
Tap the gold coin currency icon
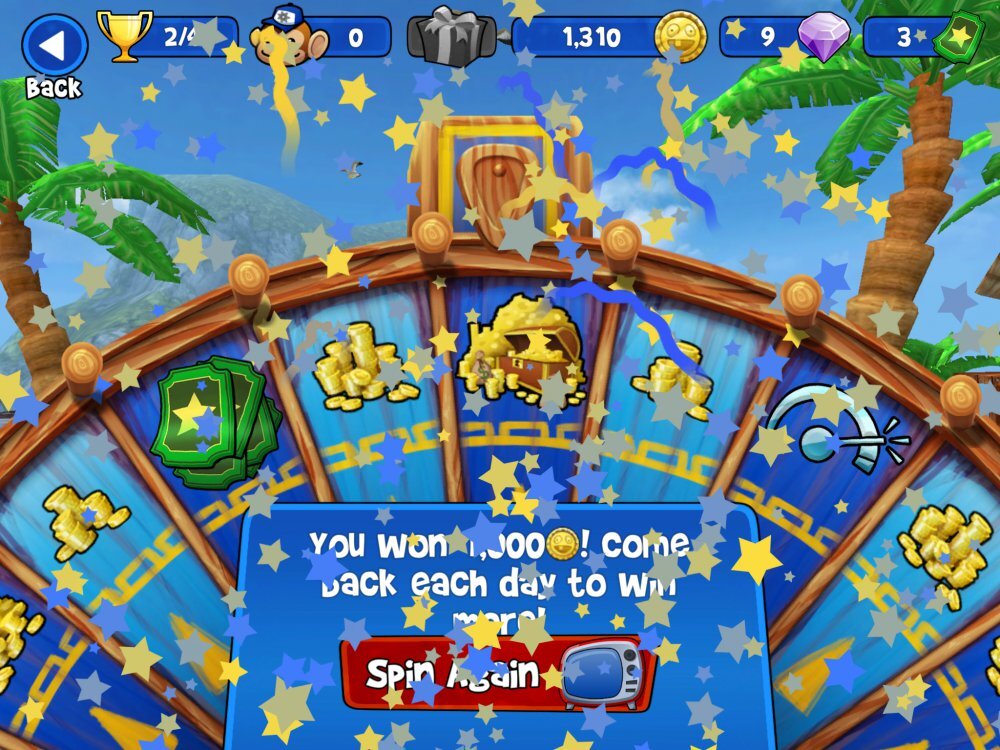[x=681, y=38]
